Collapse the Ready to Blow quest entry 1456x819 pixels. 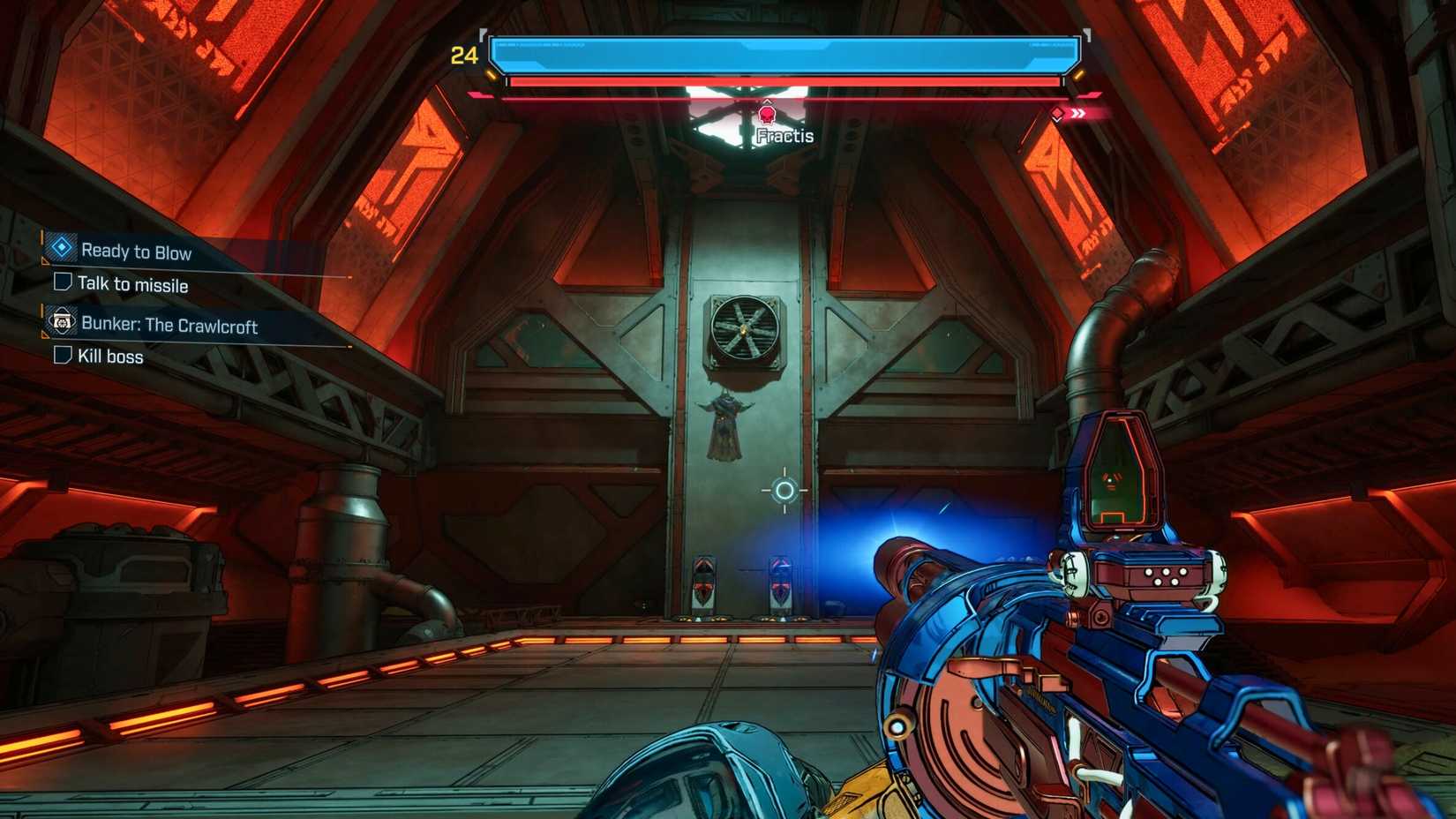(x=137, y=252)
